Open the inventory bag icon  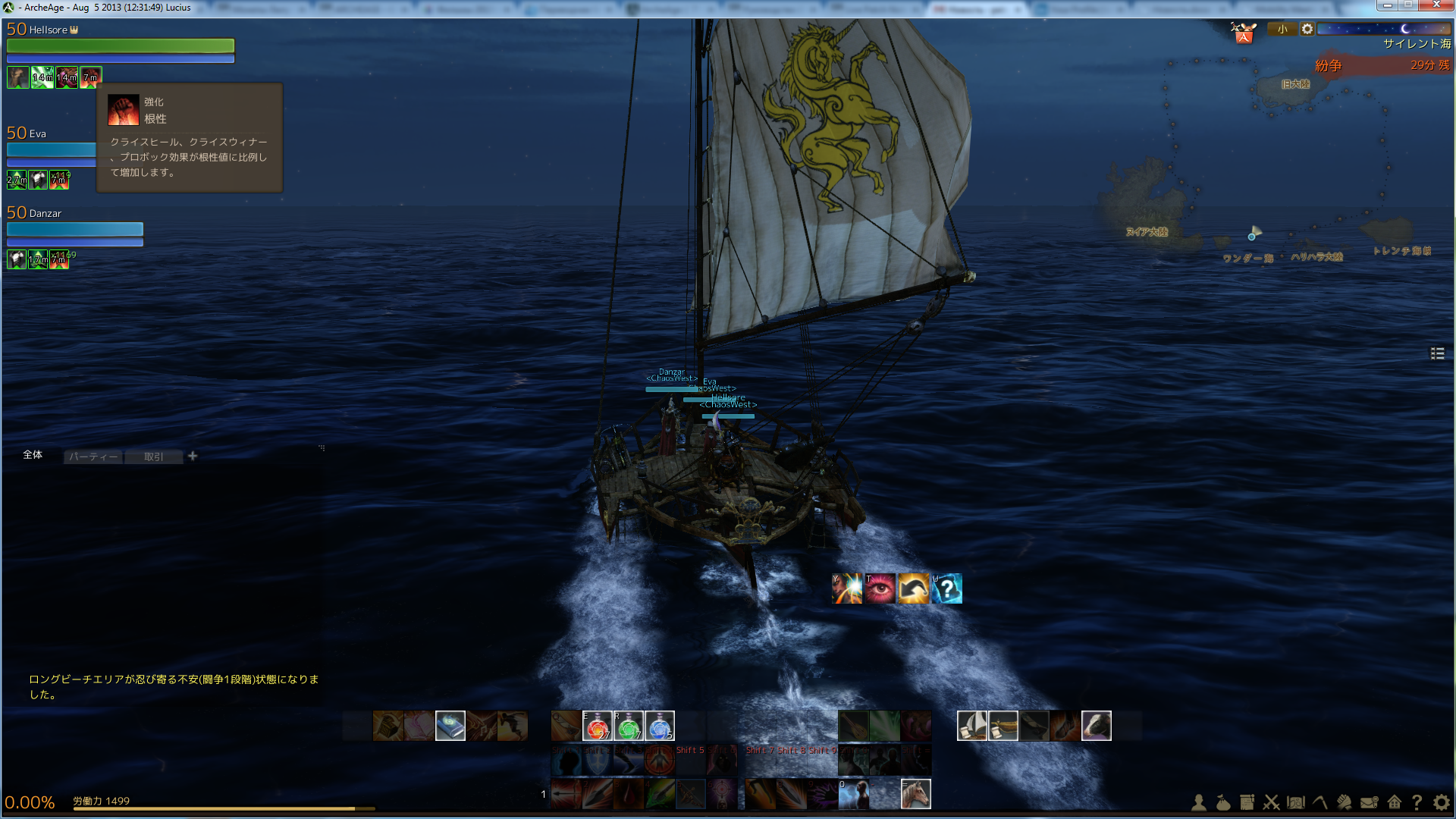click(x=1223, y=802)
